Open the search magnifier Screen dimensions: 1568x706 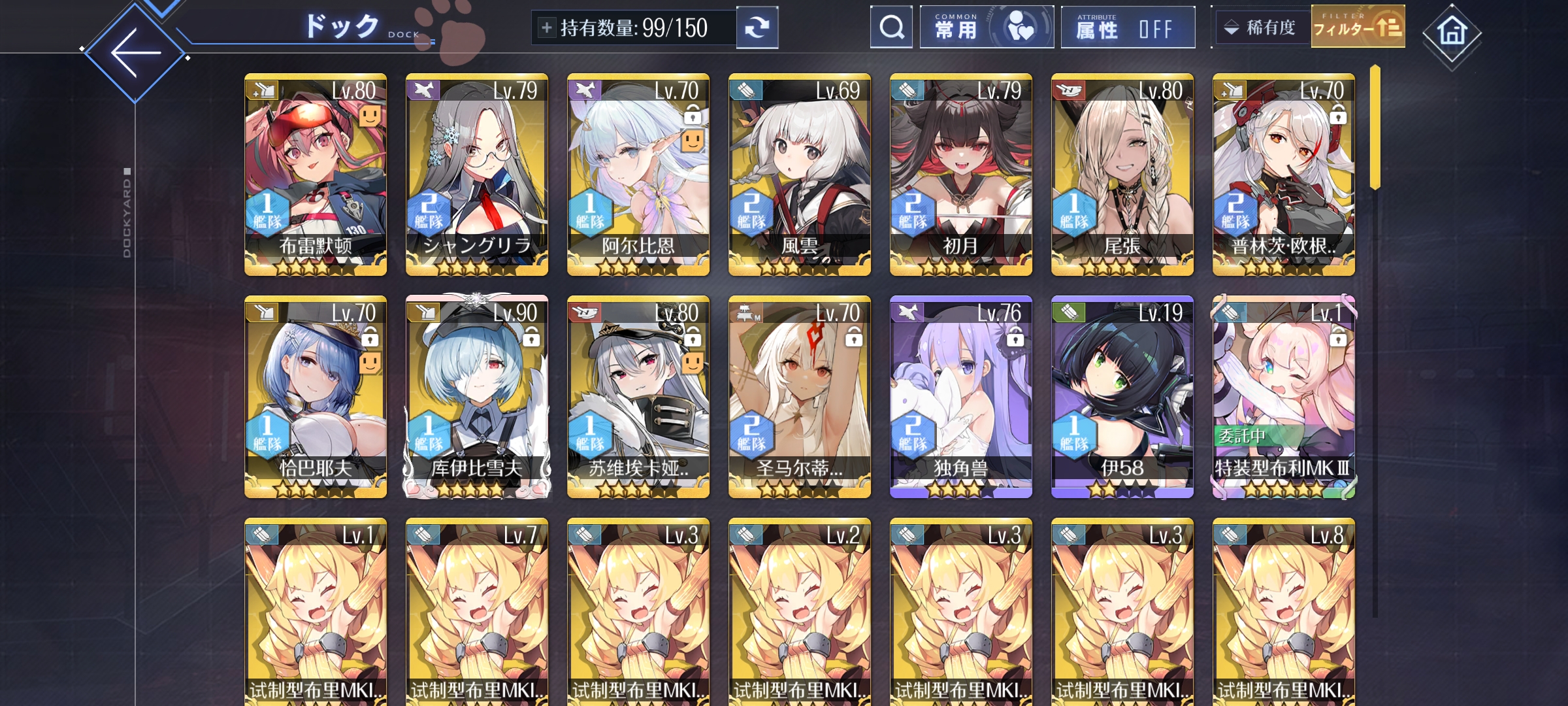[890, 27]
